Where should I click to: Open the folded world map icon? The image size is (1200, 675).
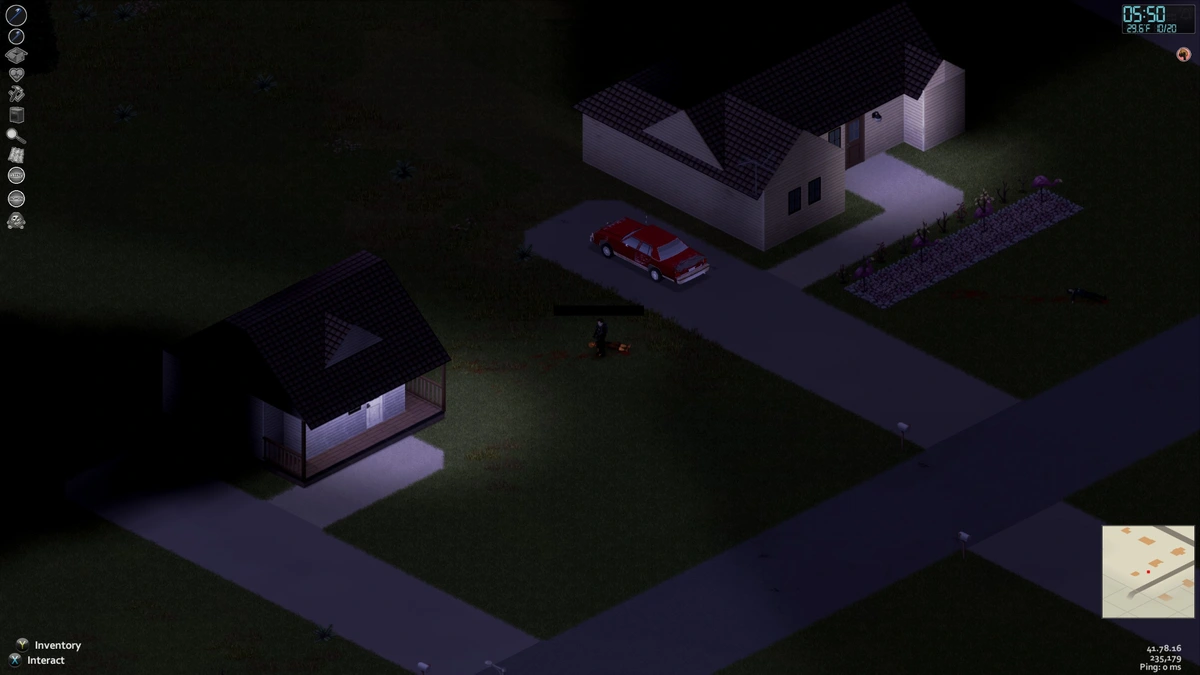[x=16, y=155]
